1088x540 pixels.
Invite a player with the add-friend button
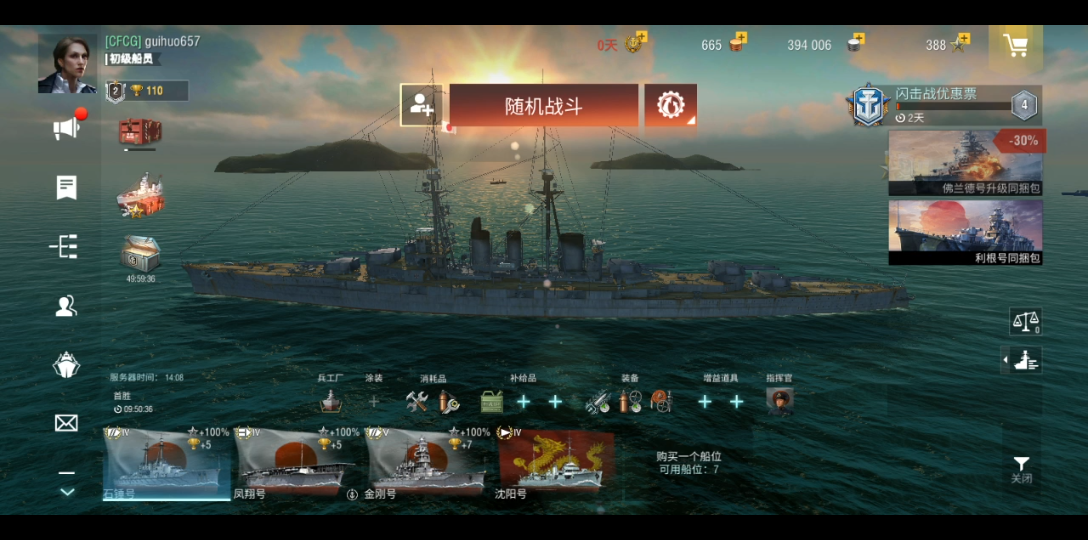[418, 105]
